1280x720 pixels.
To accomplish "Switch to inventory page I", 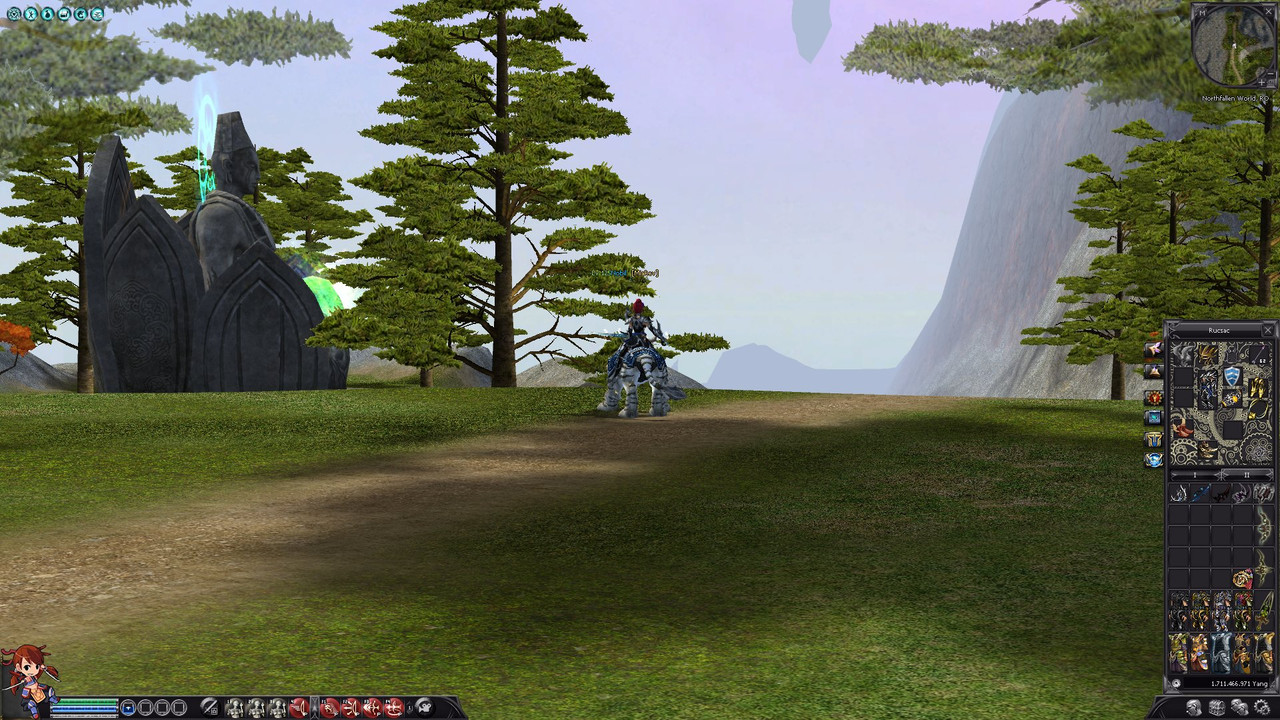I will [1194, 474].
